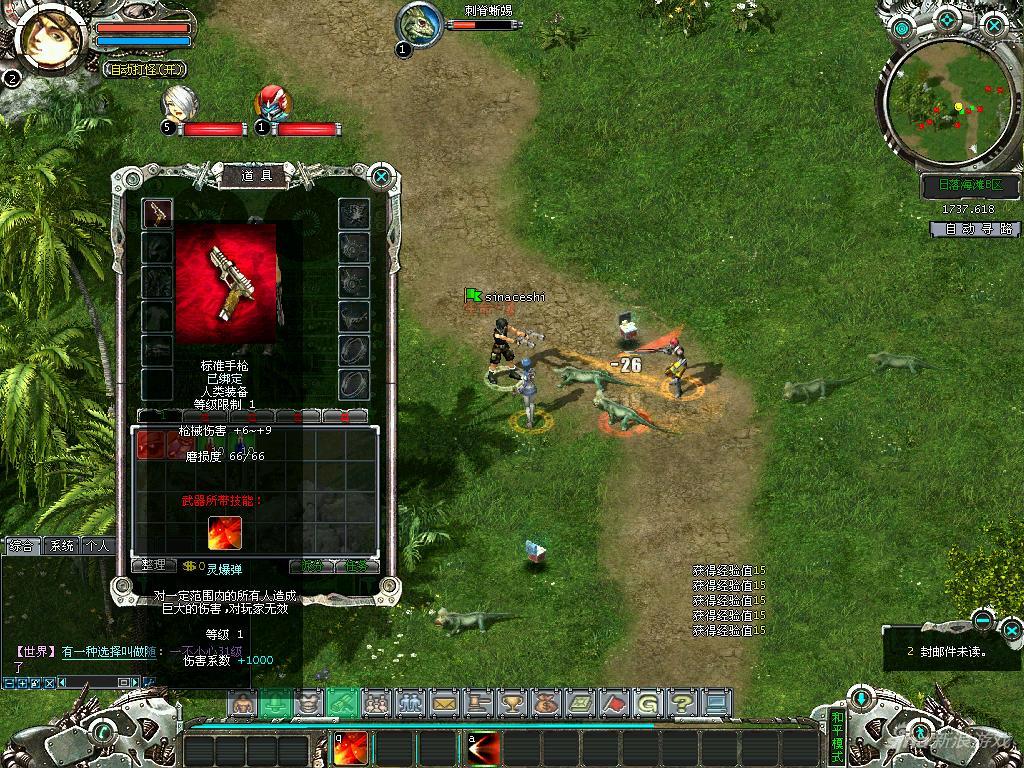Switch chat to the 系统 tab
The image size is (1024, 768).
(62, 545)
